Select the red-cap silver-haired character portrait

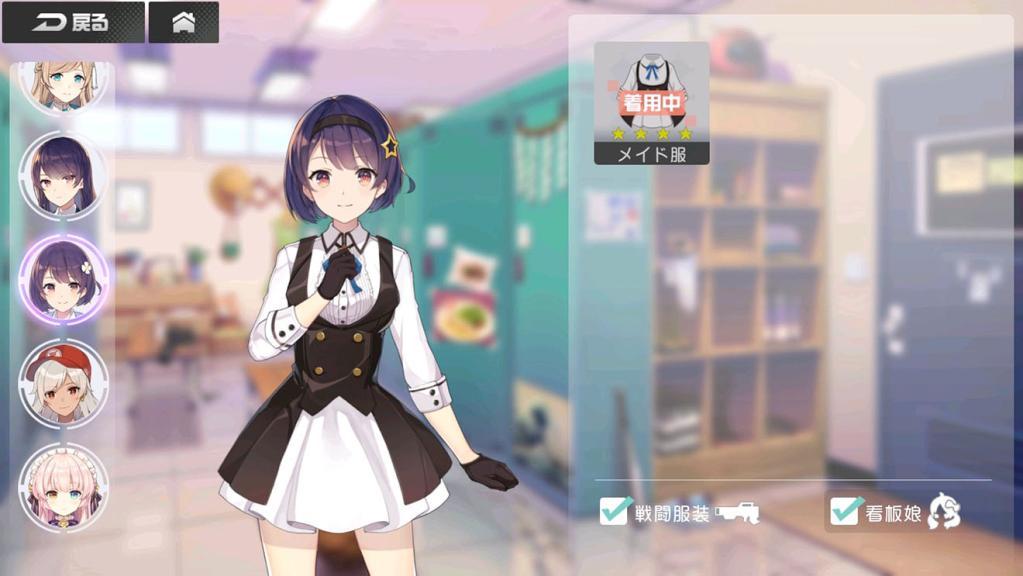[x=63, y=384]
